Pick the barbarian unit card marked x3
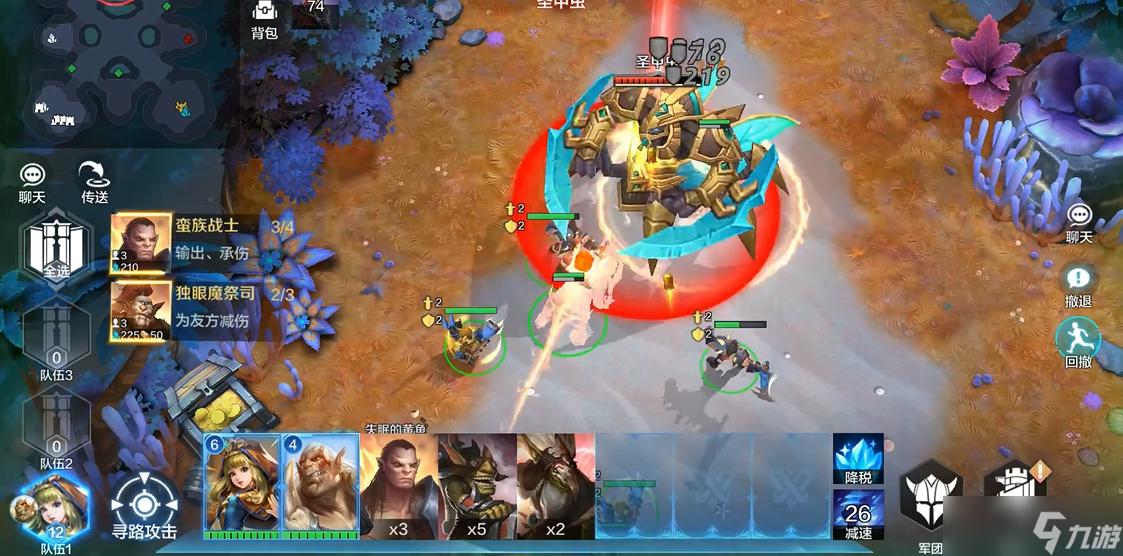Screen dimensions: 1123x556 [398, 487]
